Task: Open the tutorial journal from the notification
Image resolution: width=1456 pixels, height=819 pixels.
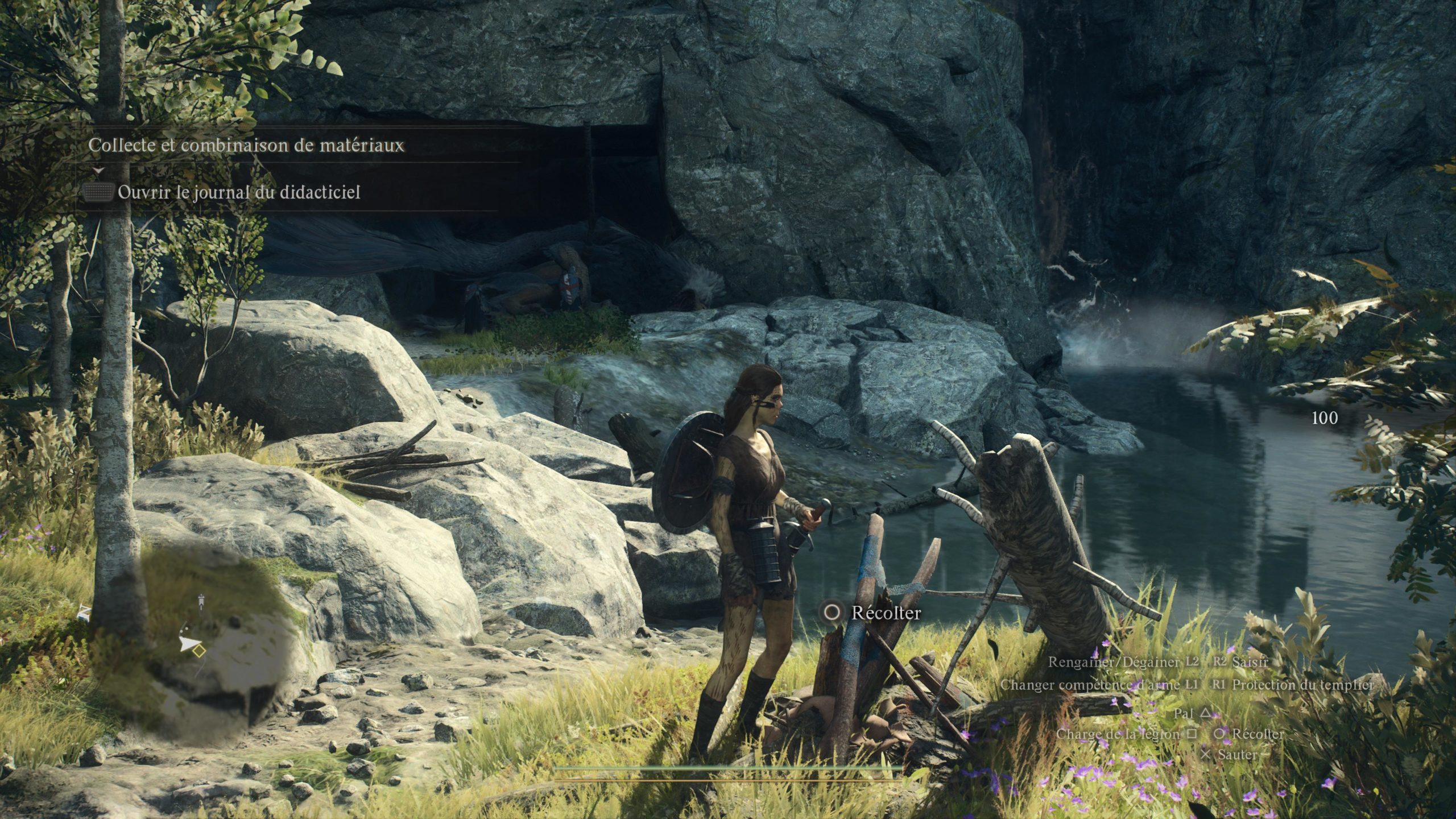Action: click(238, 193)
